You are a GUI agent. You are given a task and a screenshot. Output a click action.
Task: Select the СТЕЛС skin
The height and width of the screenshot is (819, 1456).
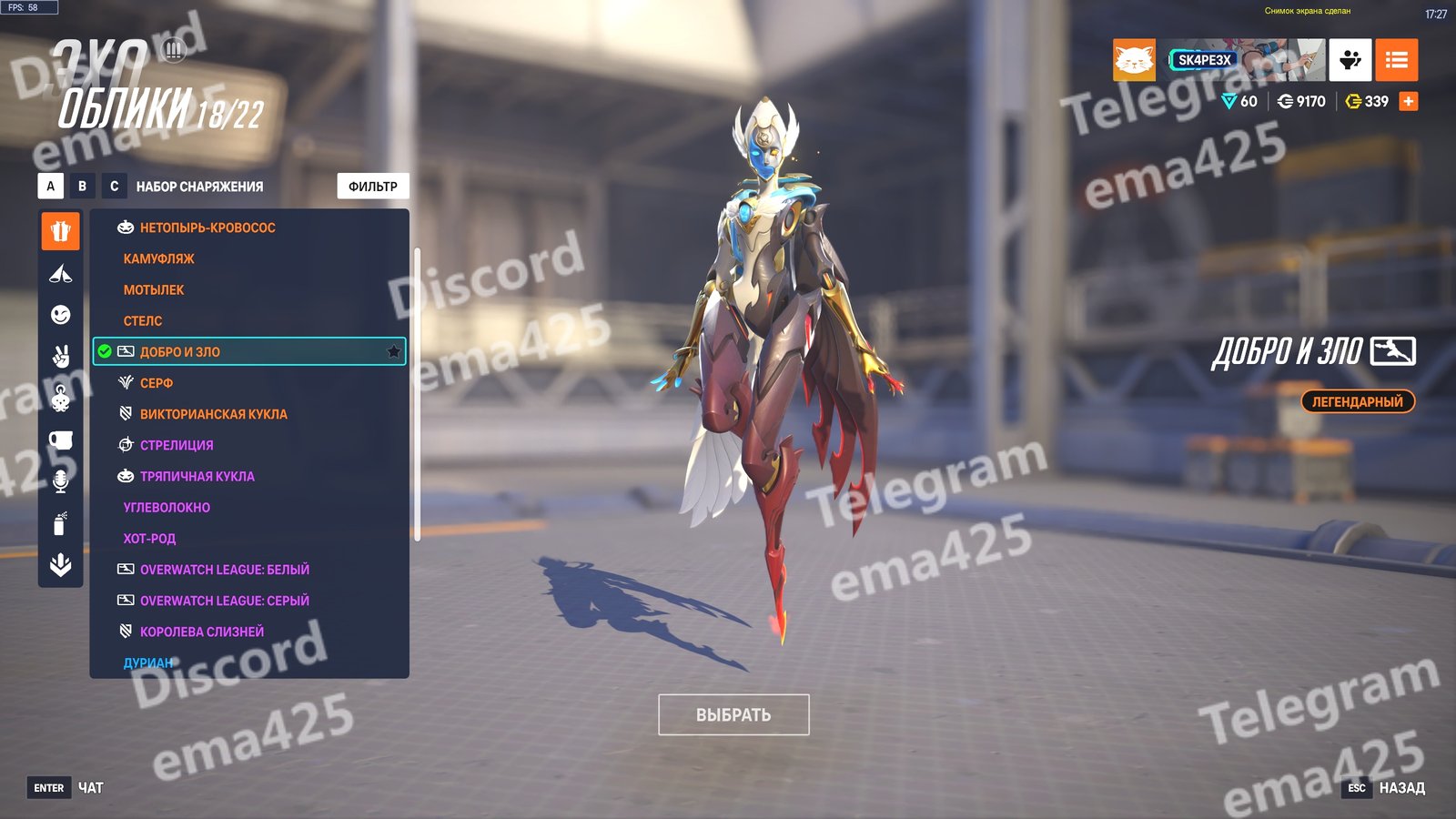(143, 320)
